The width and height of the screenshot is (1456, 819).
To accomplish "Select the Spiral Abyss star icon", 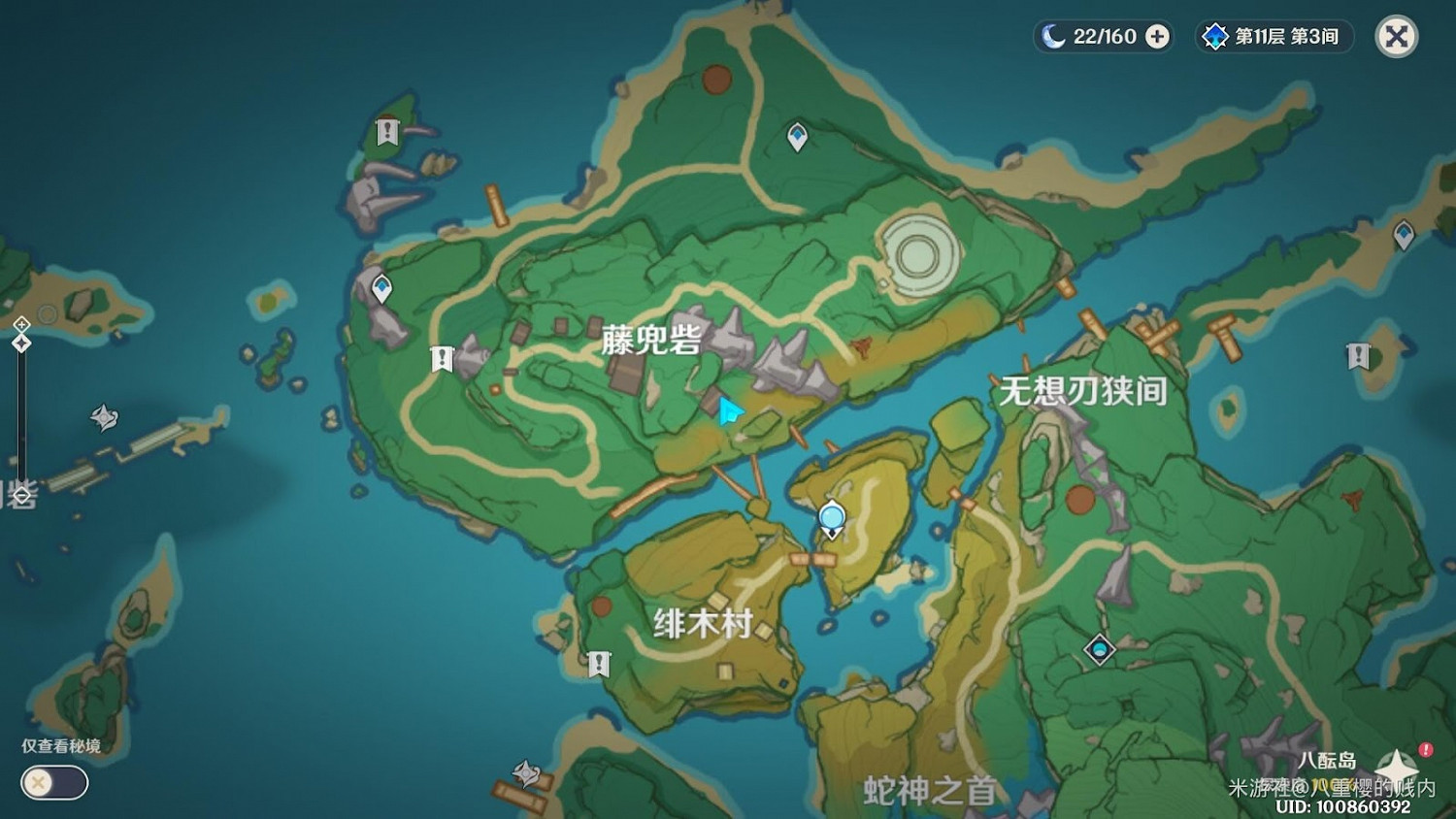I will tap(1214, 37).
